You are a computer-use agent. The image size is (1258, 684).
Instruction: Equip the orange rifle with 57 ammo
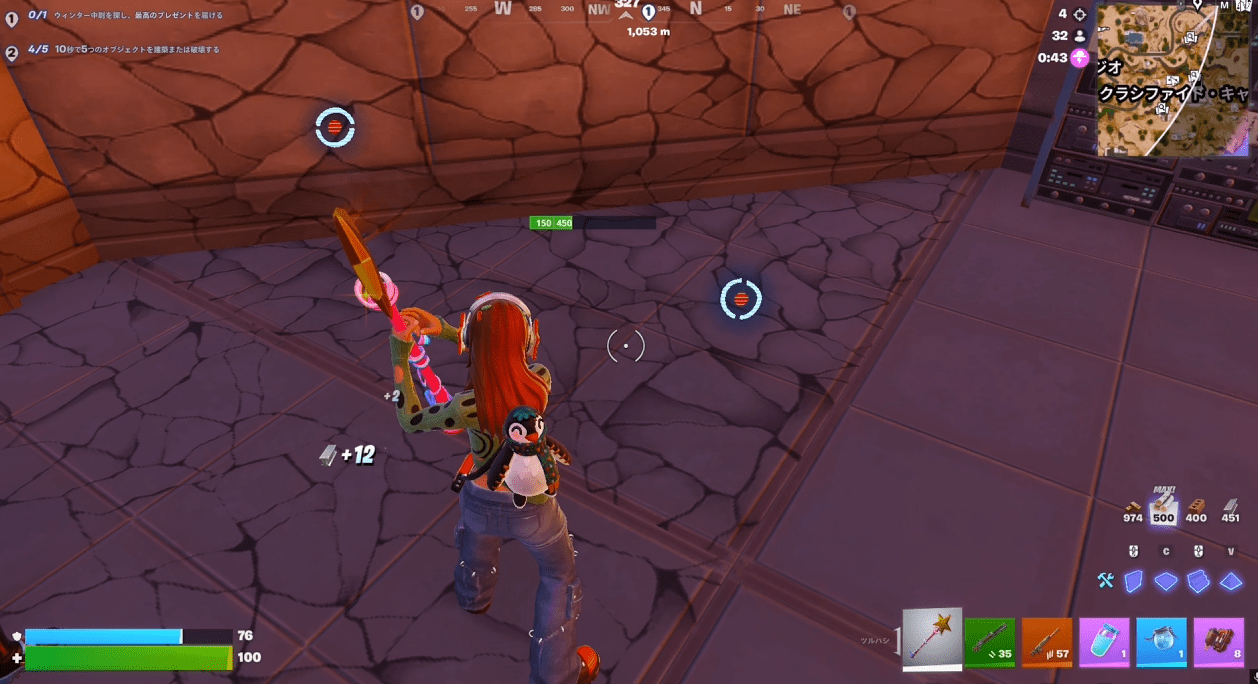[1047, 642]
